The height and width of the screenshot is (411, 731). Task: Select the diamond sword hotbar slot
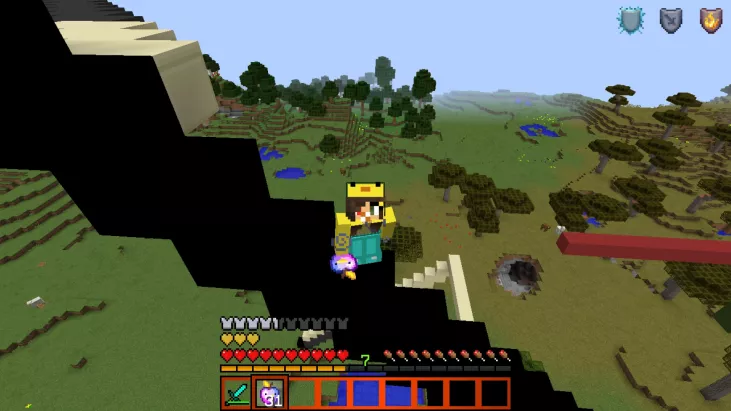[238, 392]
